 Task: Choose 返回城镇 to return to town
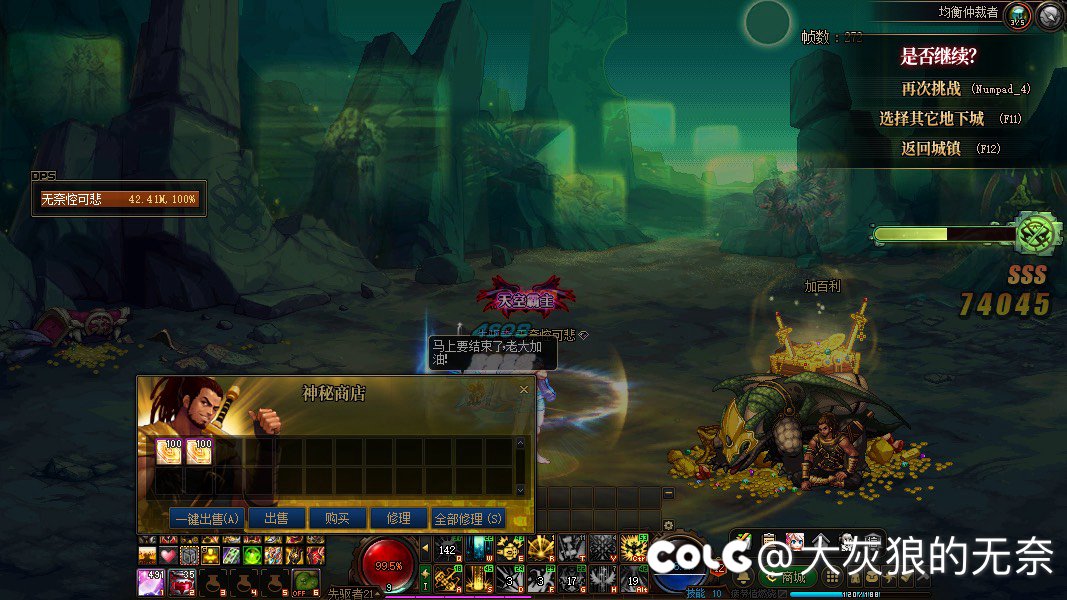pos(931,148)
